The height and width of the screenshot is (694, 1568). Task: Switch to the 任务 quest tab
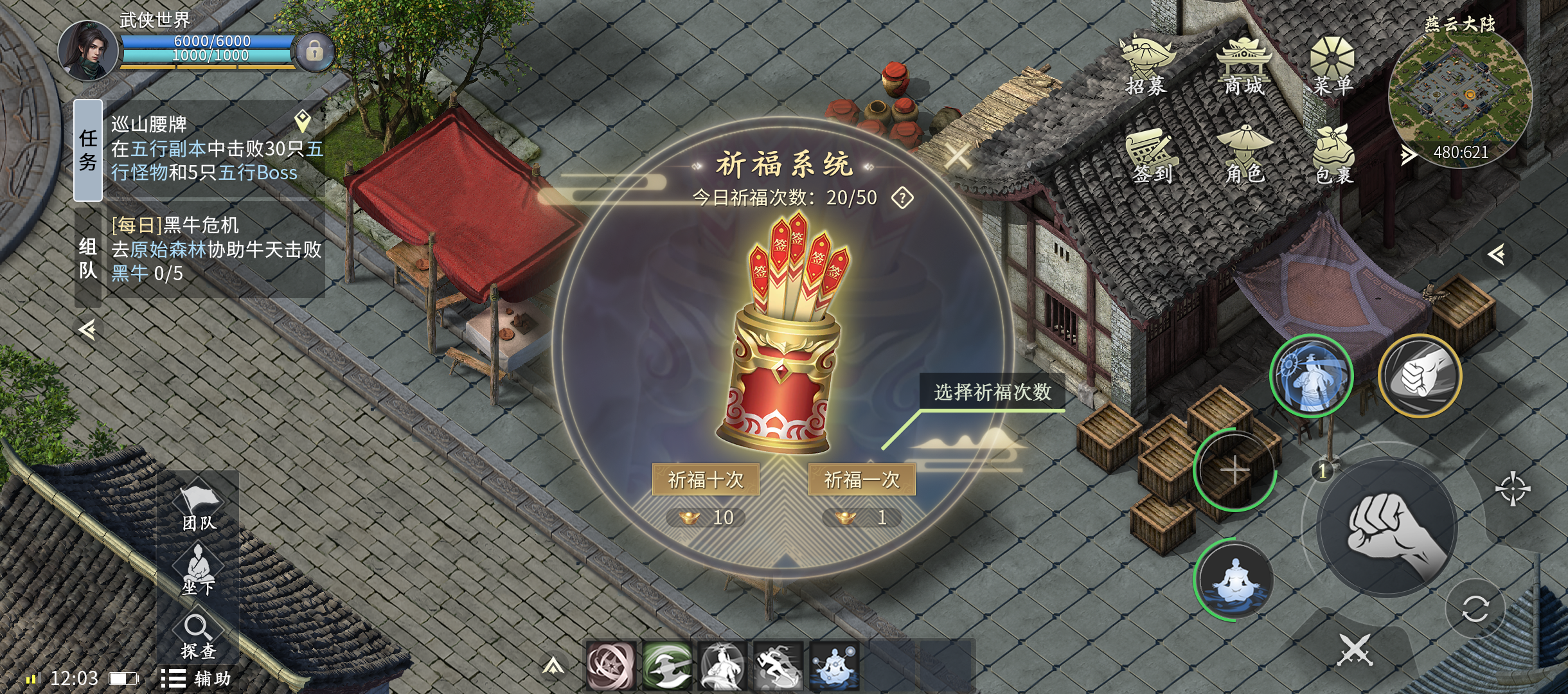88,150
